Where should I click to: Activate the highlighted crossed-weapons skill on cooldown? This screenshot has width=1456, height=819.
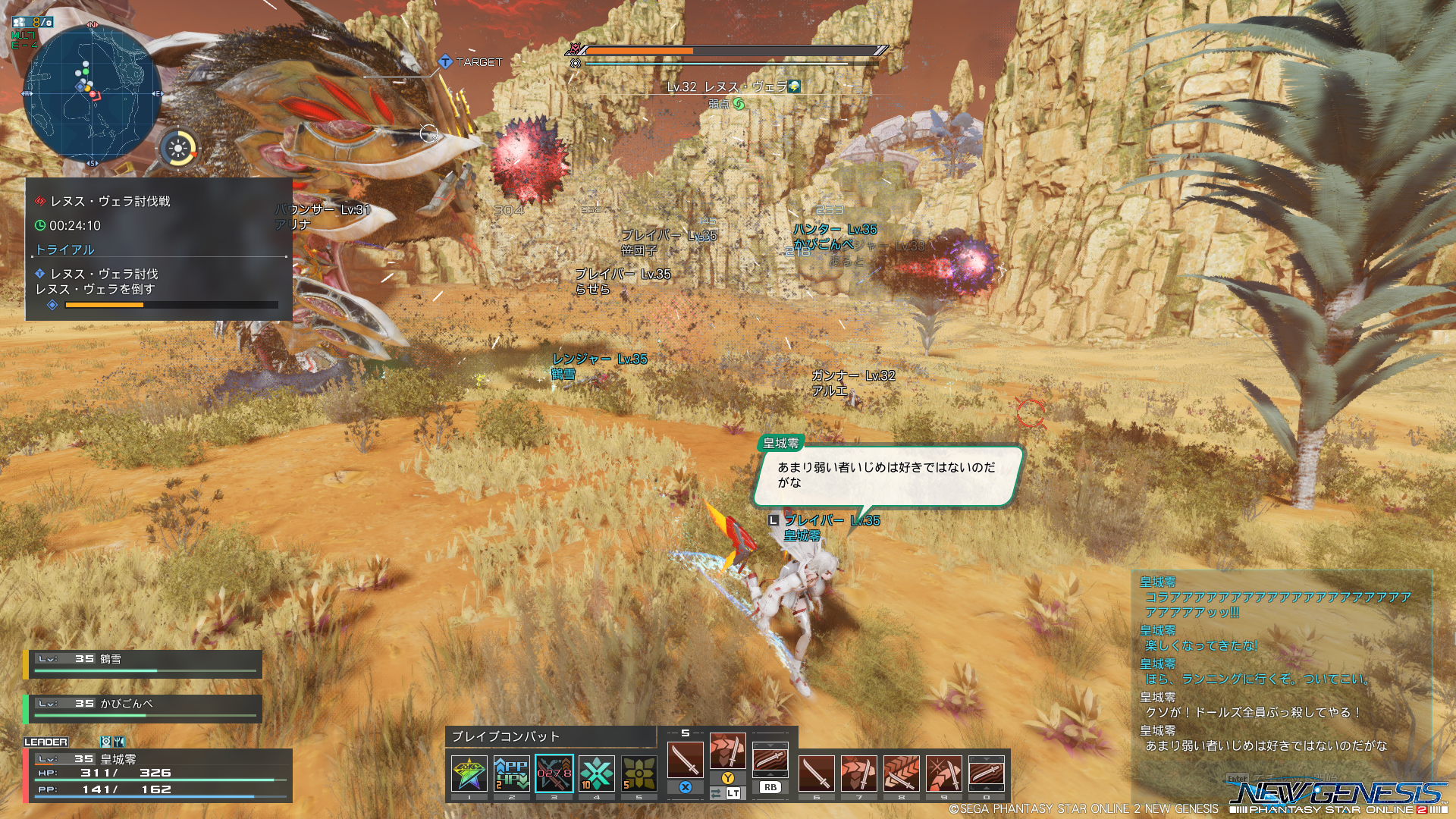(x=554, y=773)
